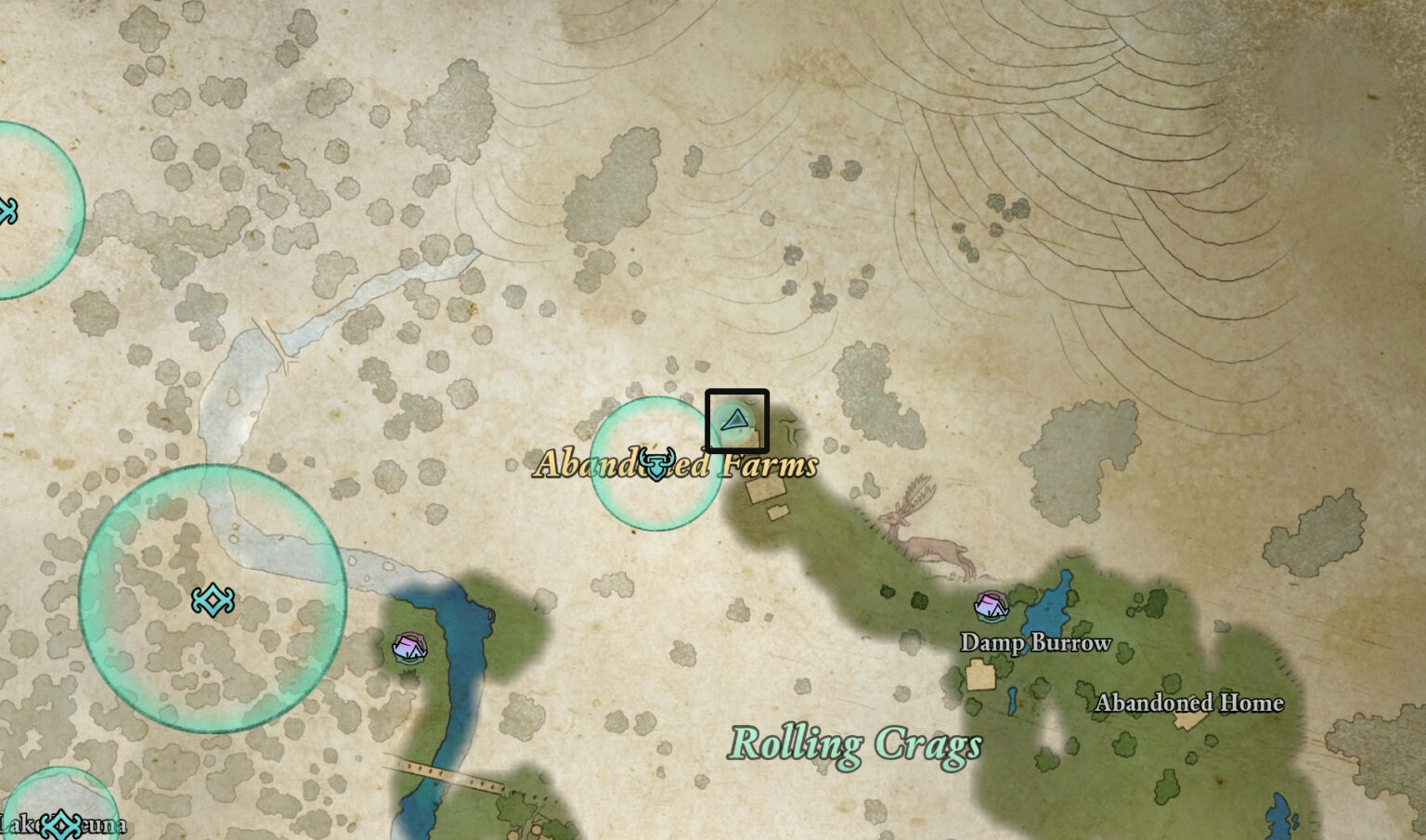The width and height of the screenshot is (1426, 840).
Task: Click the teal diamond waypoint inside the large circle
Action: (x=214, y=601)
